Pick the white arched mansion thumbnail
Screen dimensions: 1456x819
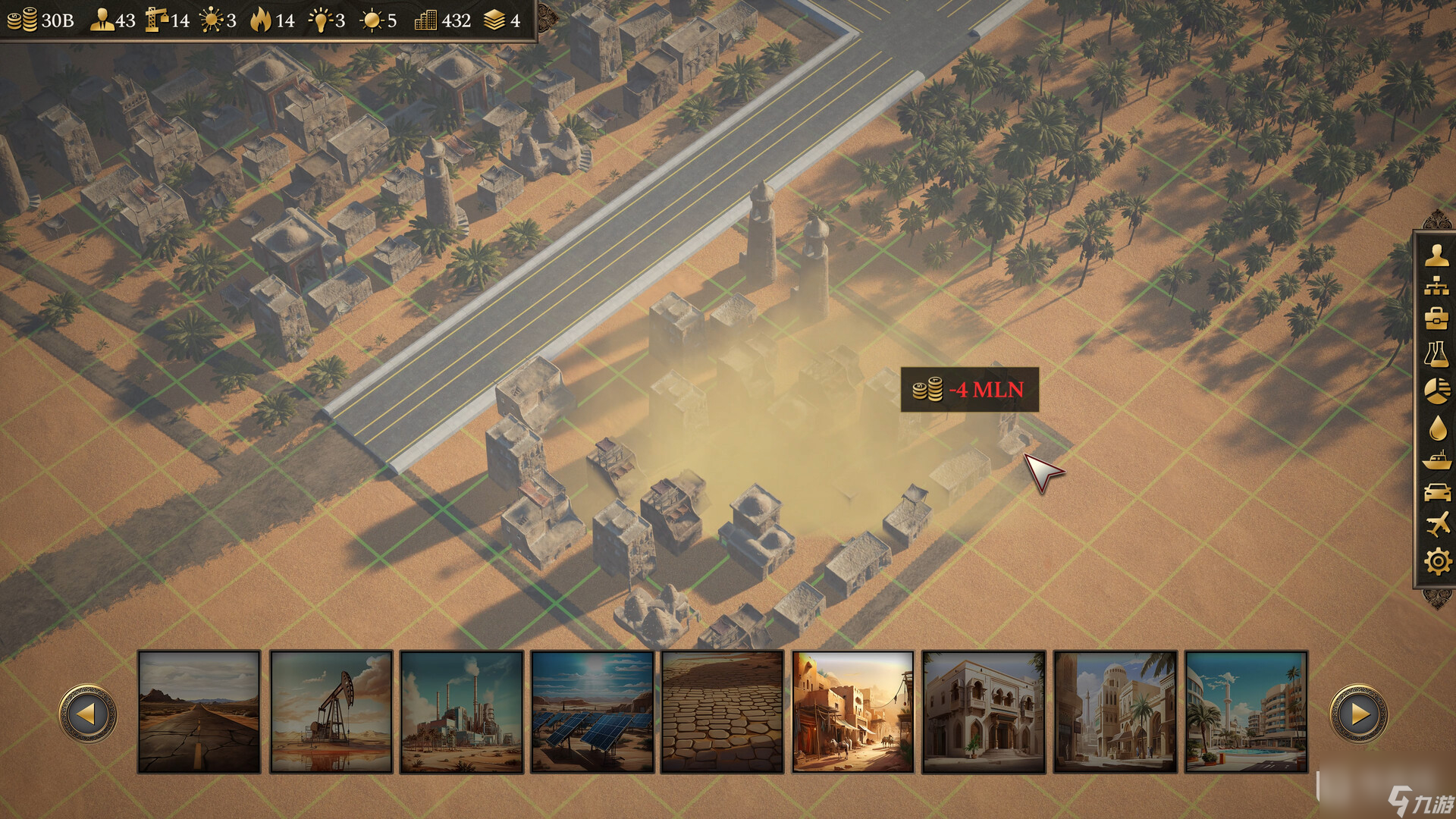click(984, 711)
